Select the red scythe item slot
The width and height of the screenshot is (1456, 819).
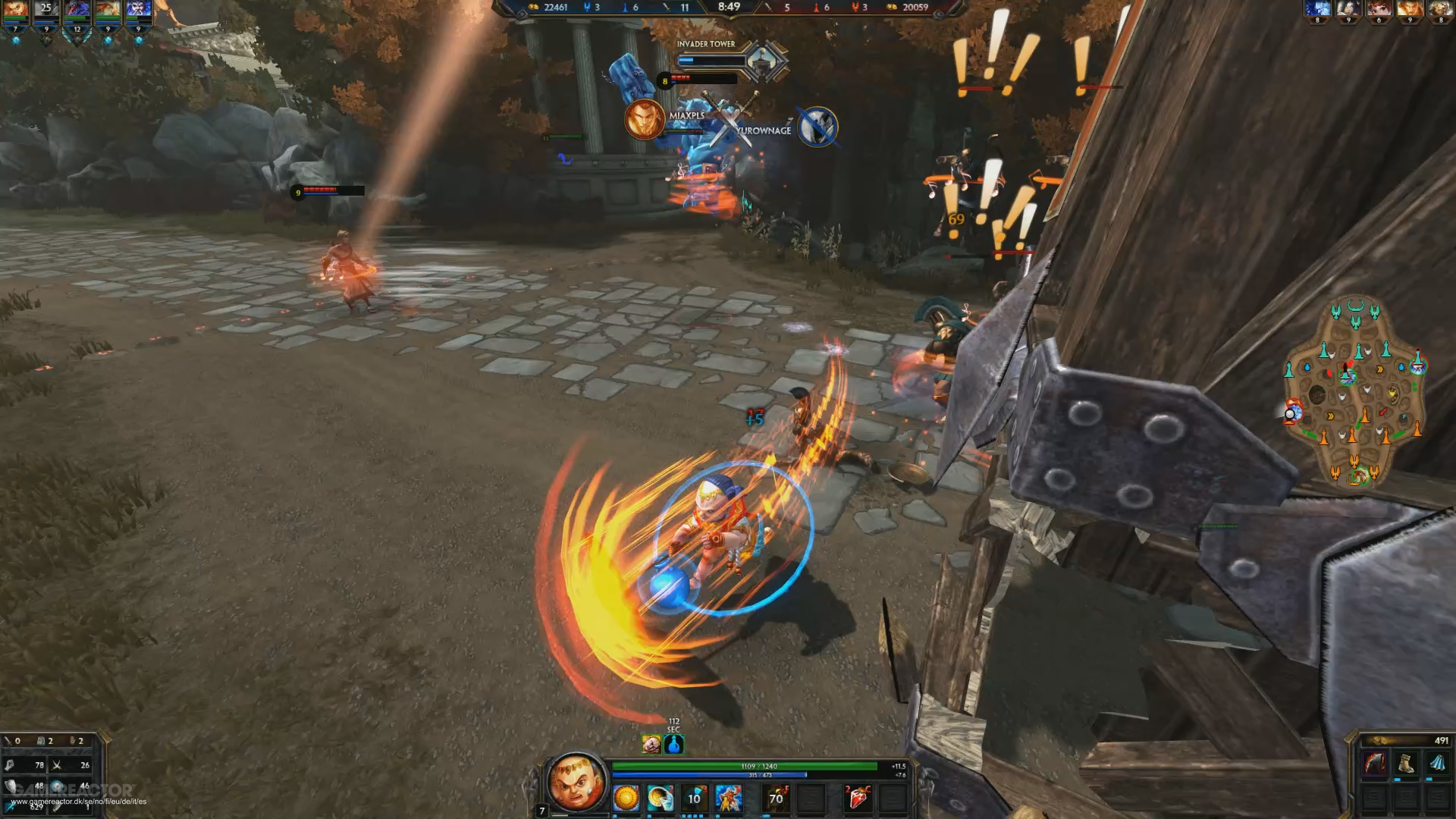click(x=1375, y=763)
